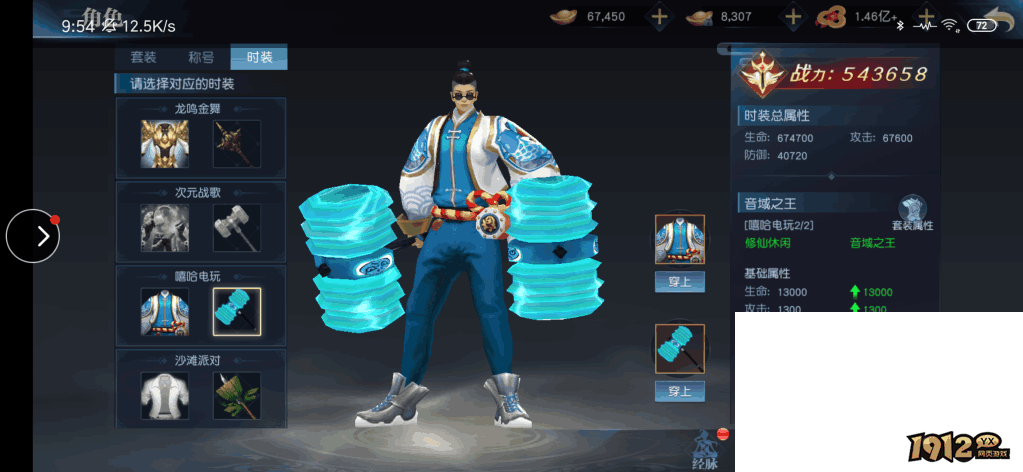Add bound ingots via plus button

(x=793, y=16)
